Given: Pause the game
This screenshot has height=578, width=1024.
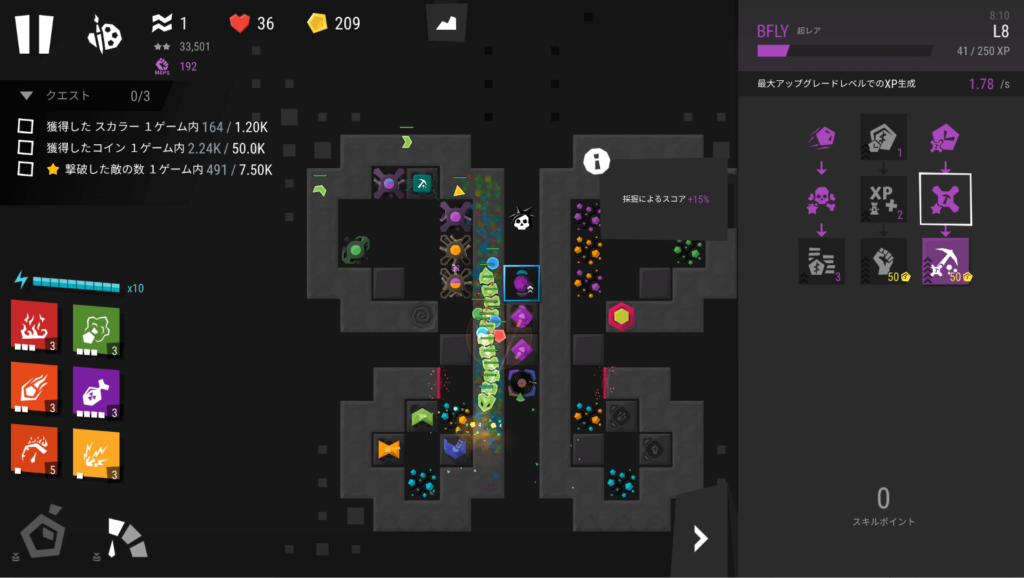Looking at the screenshot, I should tap(33, 33).
